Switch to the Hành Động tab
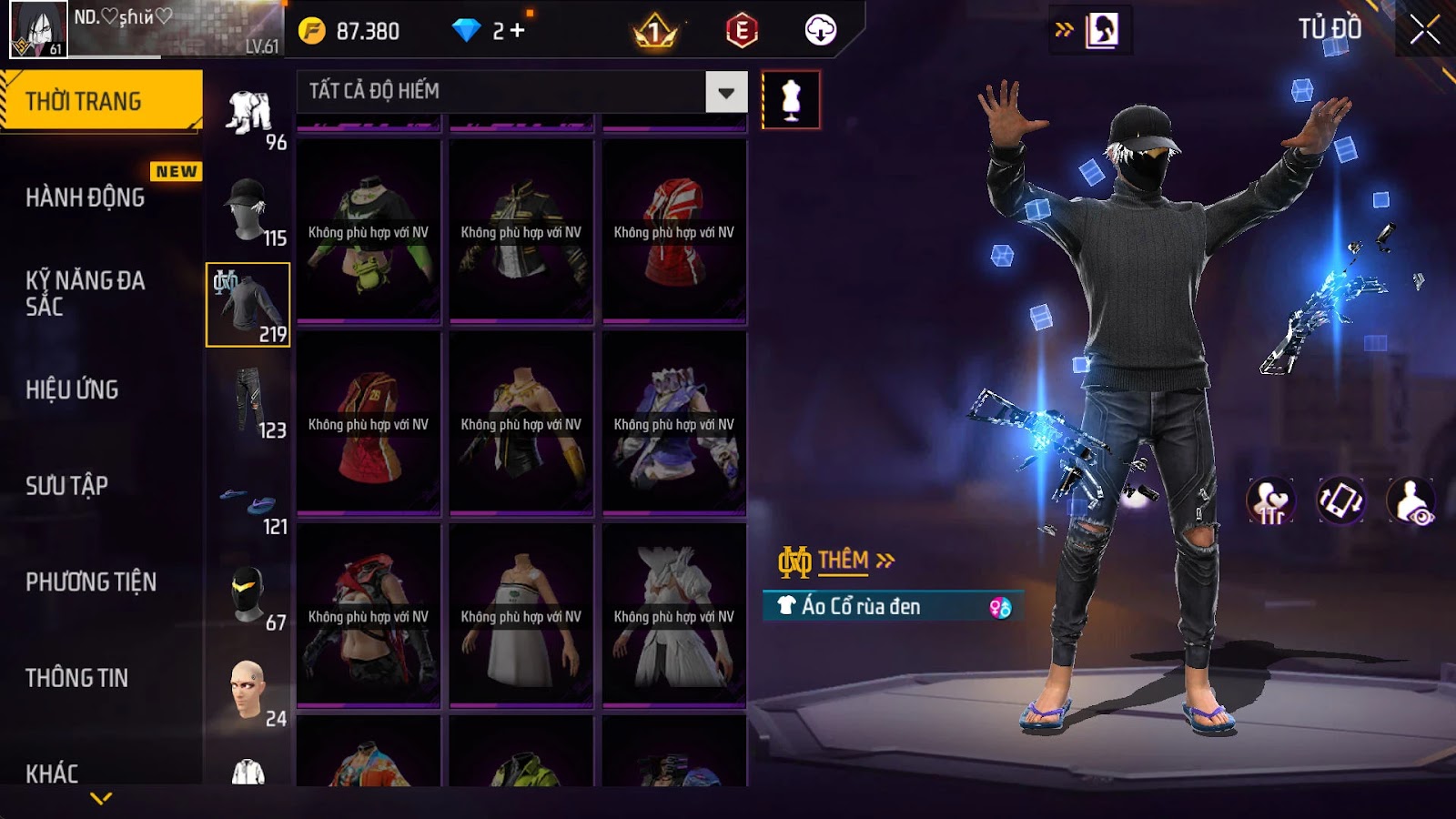Image resolution: width=1456 pixels, height=819 pixels. [x=86, y=197]
